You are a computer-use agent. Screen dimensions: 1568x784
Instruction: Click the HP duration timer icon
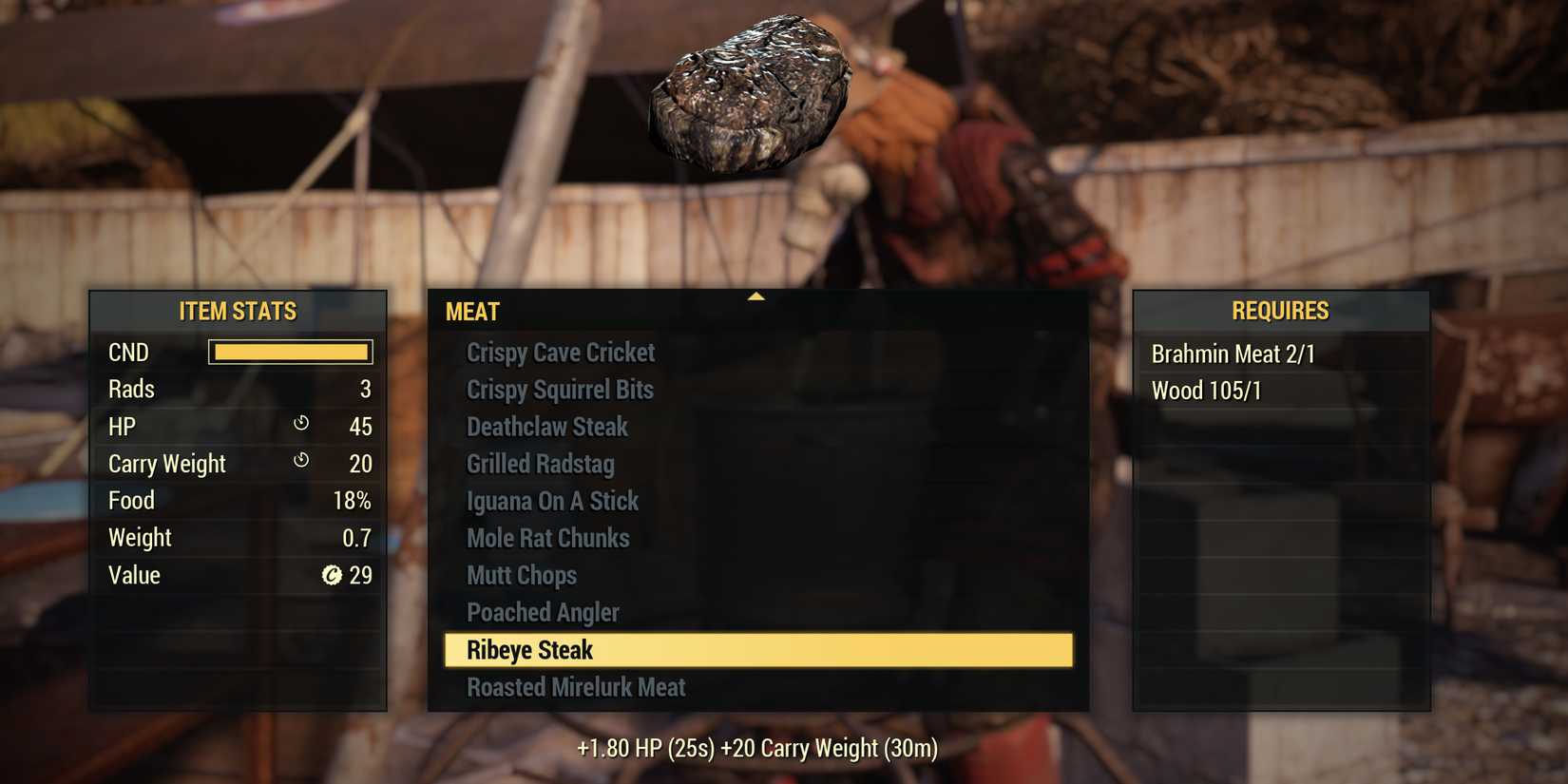tap(302, 425)
